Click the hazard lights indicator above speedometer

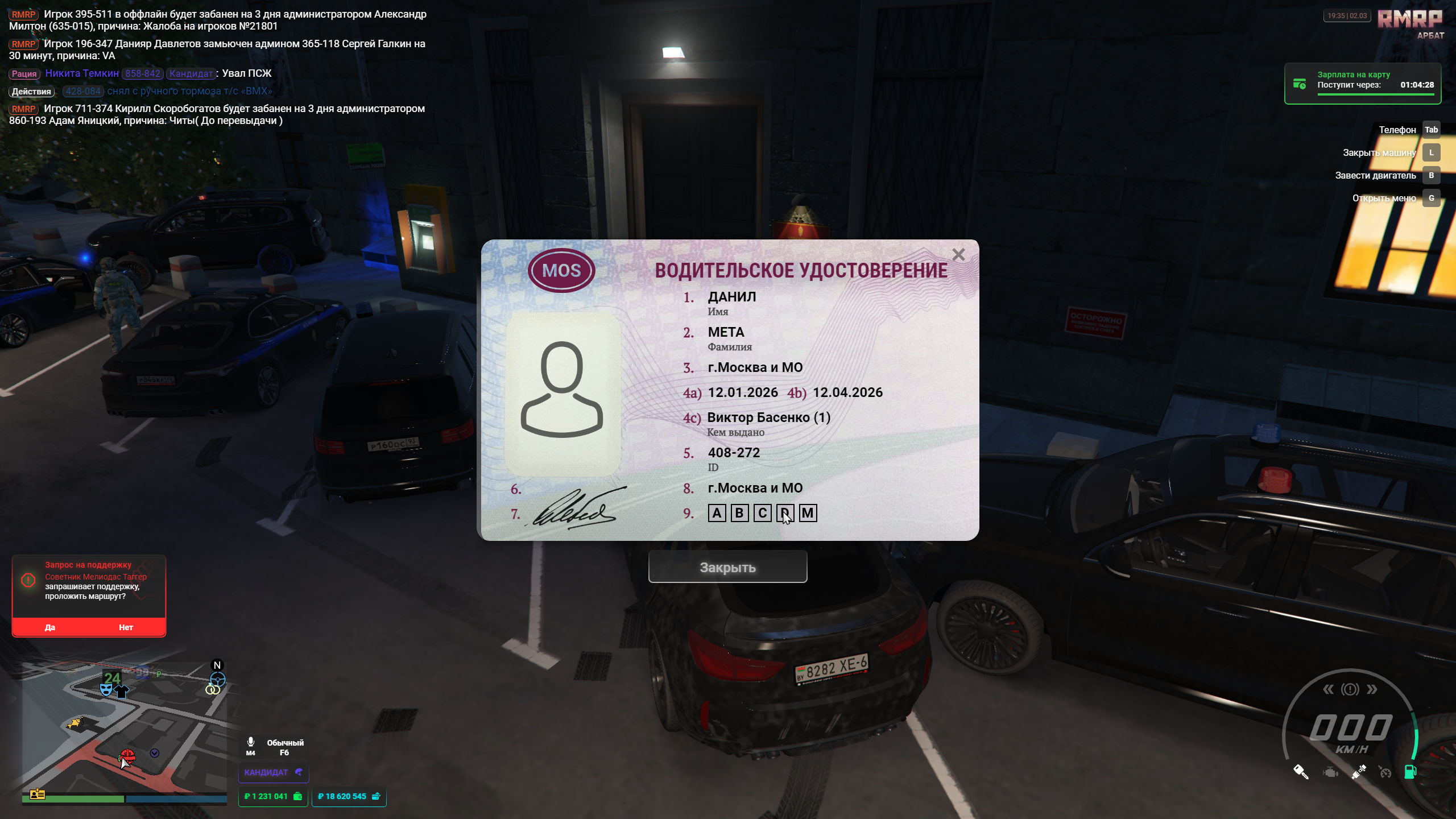point(1350,689)
